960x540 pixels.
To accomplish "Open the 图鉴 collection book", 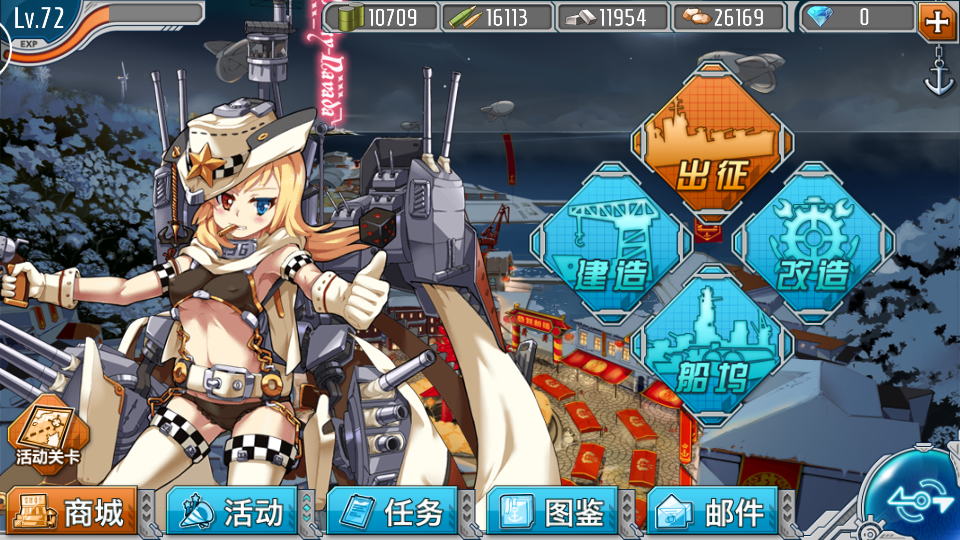I will click(552, 513).
